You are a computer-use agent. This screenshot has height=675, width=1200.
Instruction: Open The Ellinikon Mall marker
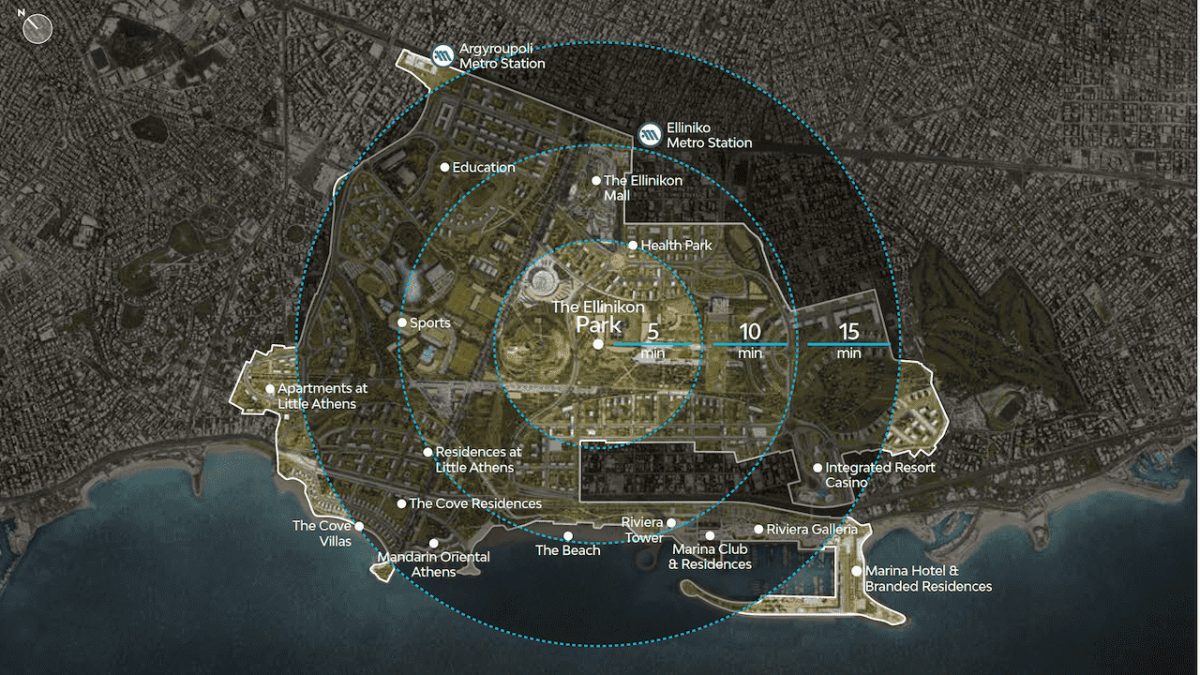[x=596, y=181]
